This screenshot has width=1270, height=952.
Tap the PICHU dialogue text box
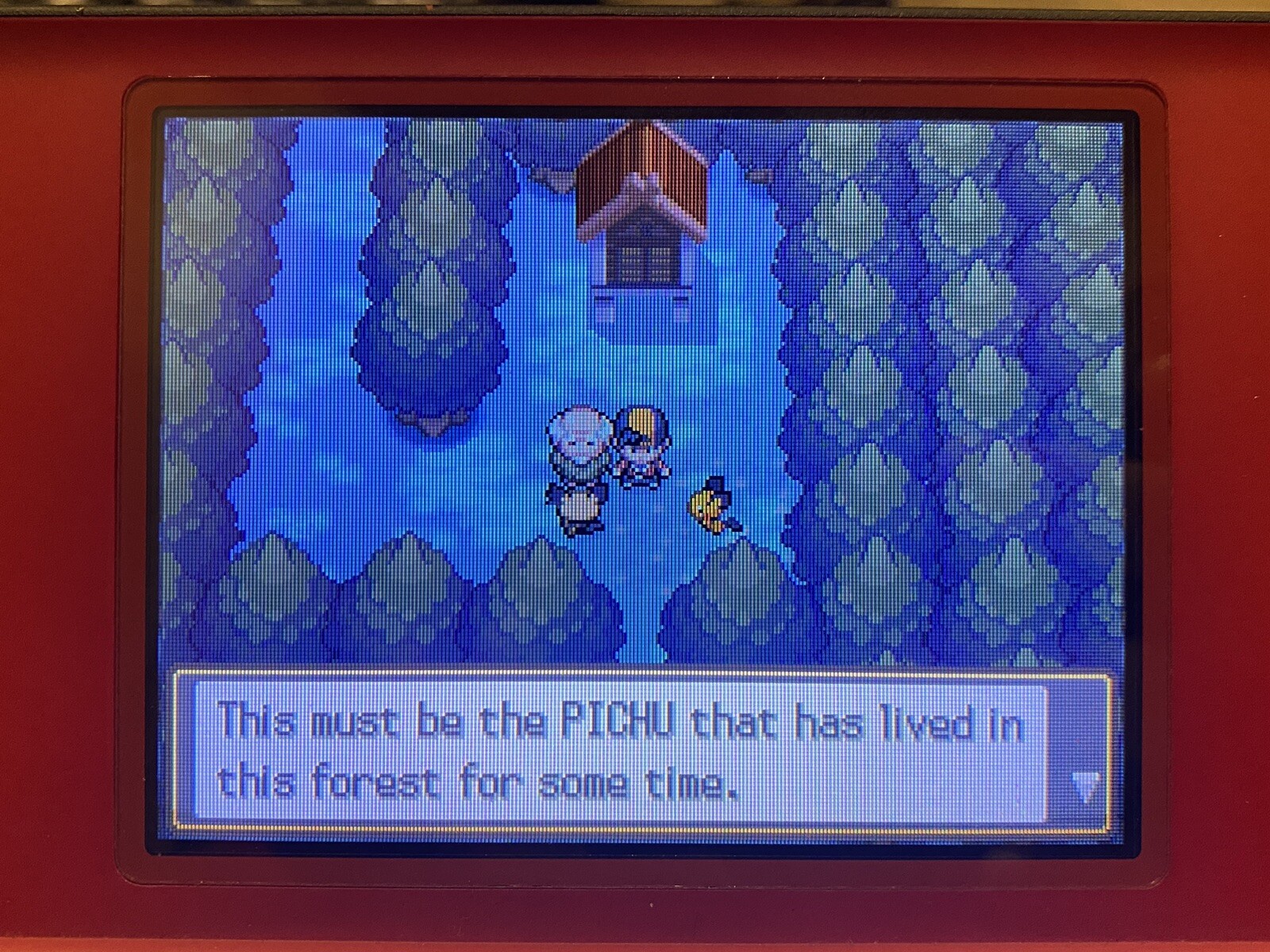(619, 751)
